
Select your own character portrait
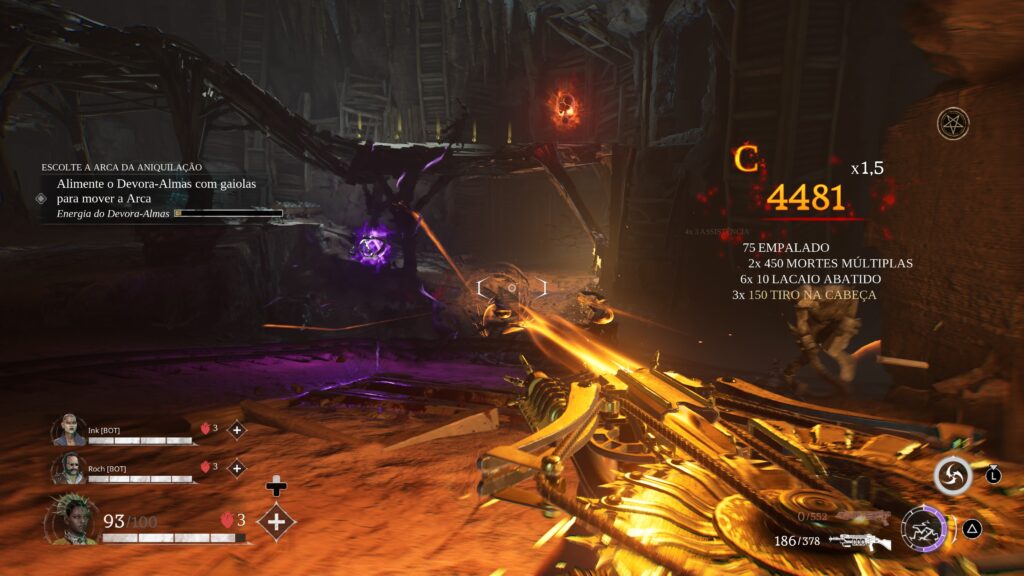[73, 520]
